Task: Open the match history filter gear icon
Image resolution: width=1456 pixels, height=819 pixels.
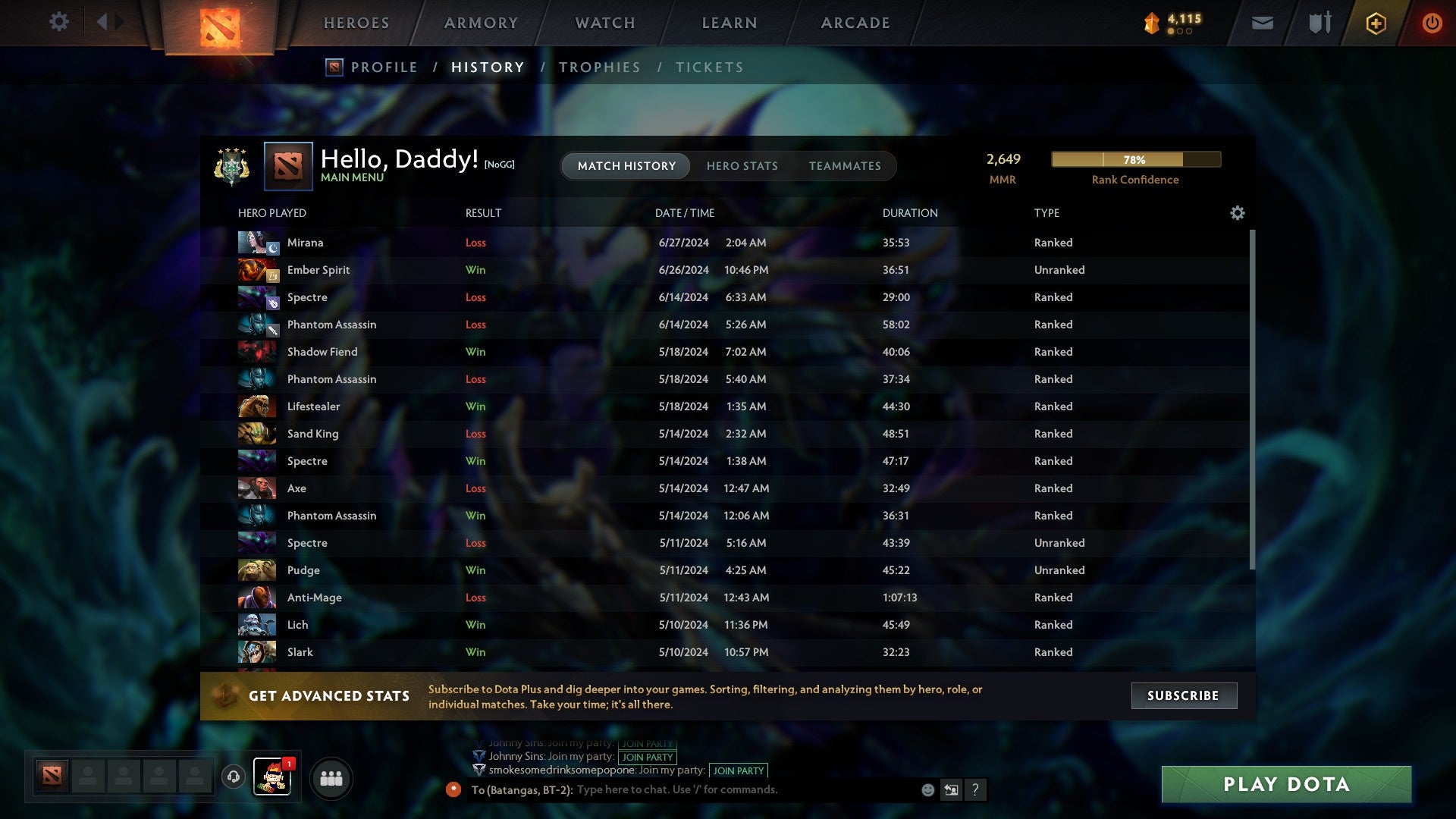Action: 1238,213
